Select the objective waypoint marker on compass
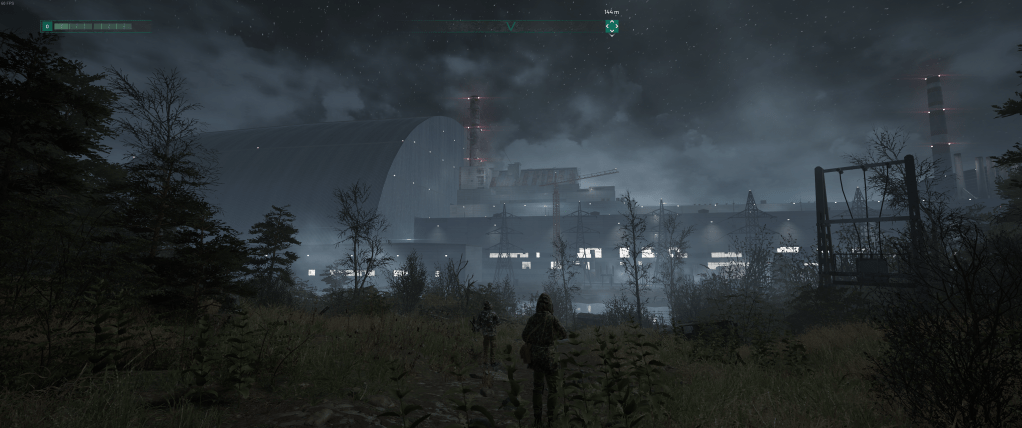1022x428 pixels. tap(611, 26)
